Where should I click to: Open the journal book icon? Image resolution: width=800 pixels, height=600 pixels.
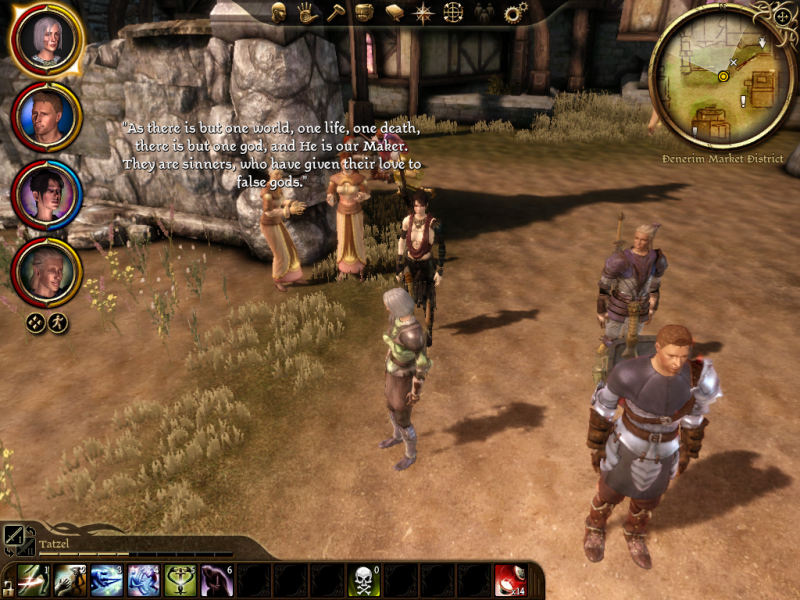[394, 13]
